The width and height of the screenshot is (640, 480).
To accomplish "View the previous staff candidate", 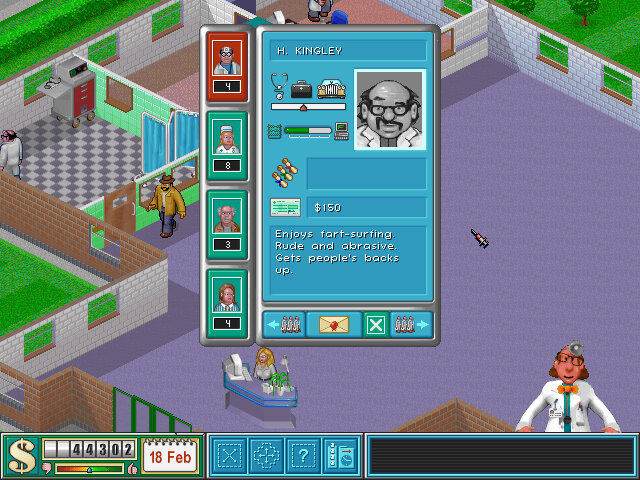I will click(284, 324).
